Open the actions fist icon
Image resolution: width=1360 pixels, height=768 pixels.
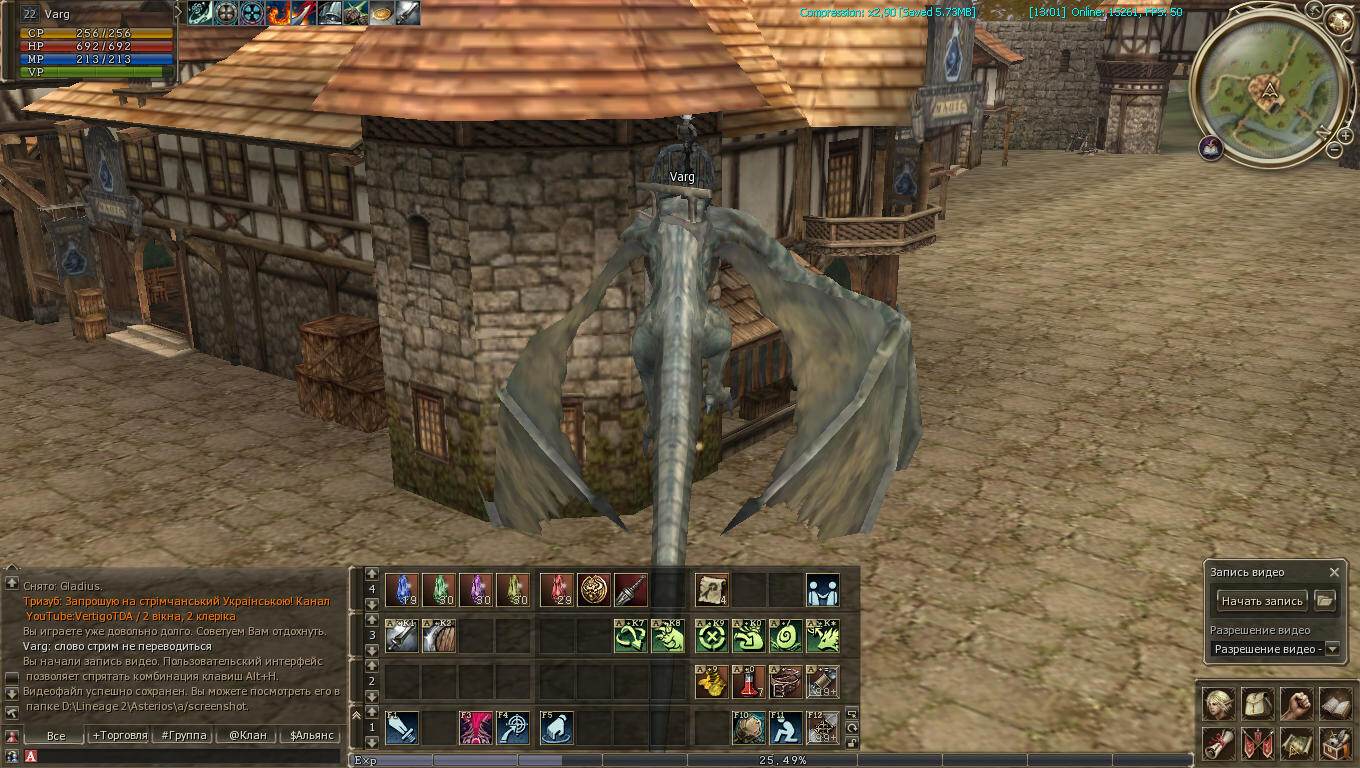pos(1296,704)
